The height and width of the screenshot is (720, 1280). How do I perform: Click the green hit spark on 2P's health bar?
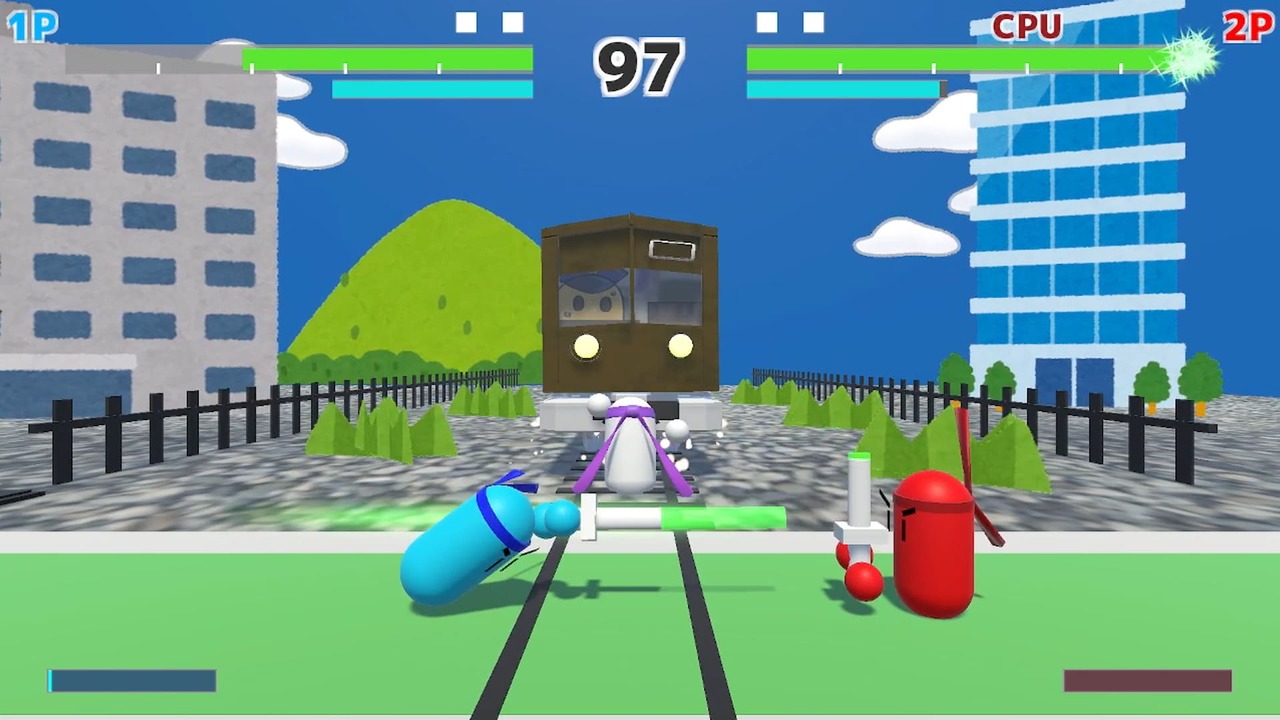tap(1188, 60)
